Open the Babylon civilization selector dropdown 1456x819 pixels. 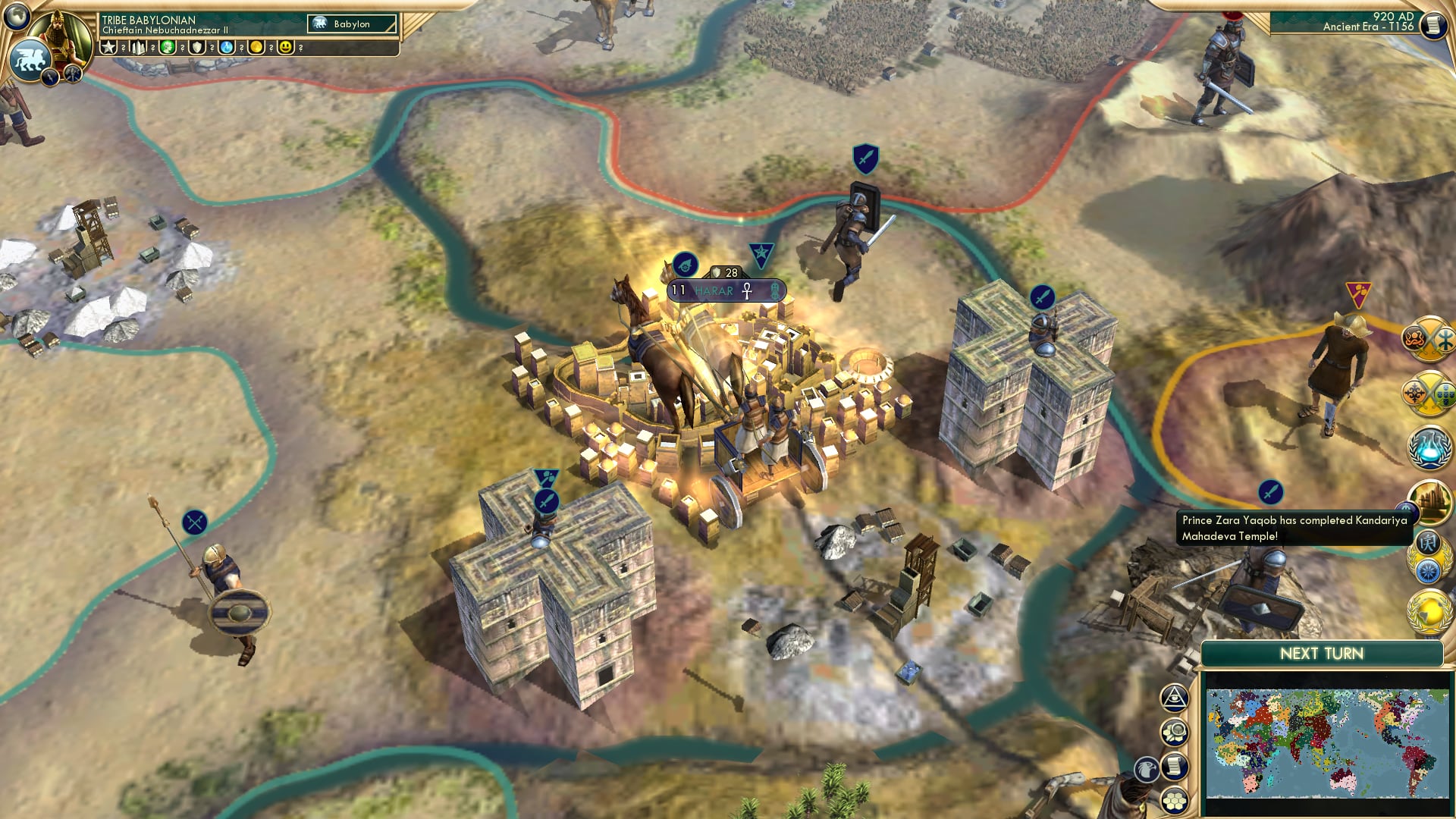353,24
